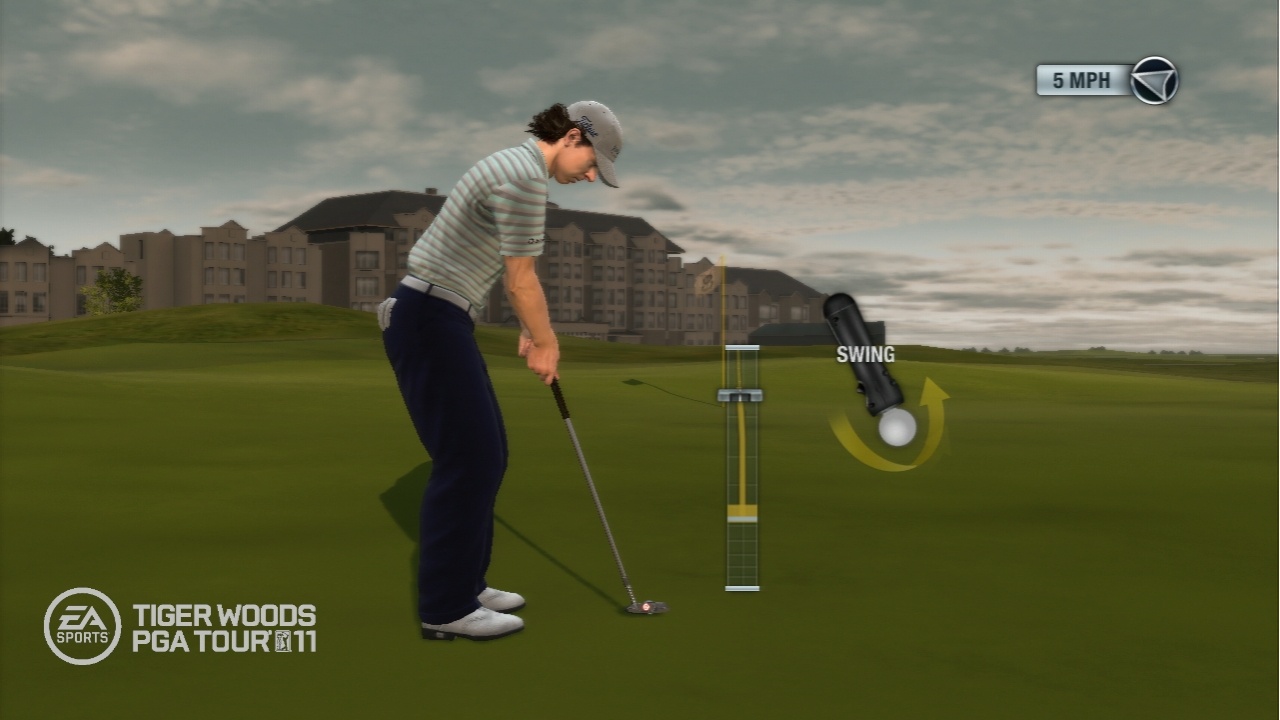Click the golfer's striped cap
The image size is (1280, 720).
594,132
